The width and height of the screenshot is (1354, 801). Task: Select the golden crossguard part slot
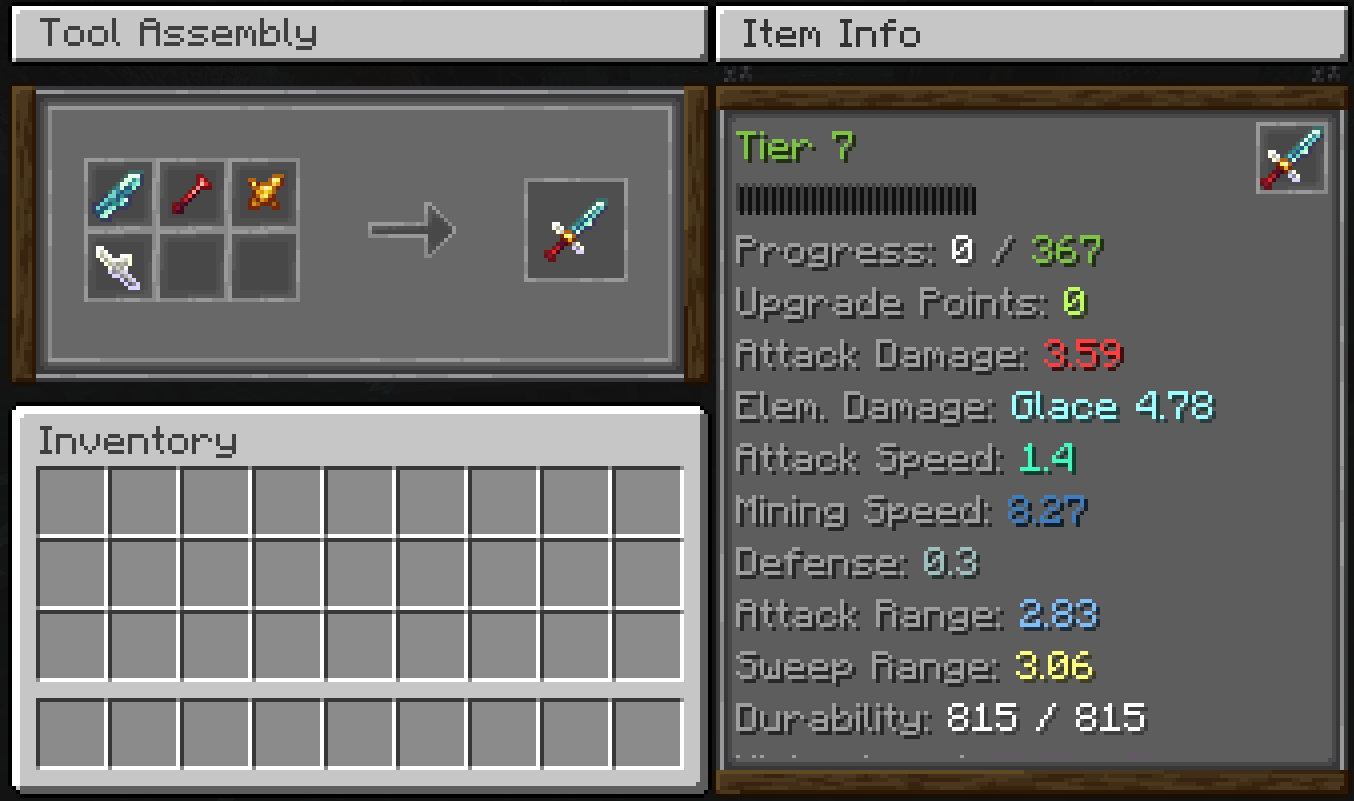point(265,194)
